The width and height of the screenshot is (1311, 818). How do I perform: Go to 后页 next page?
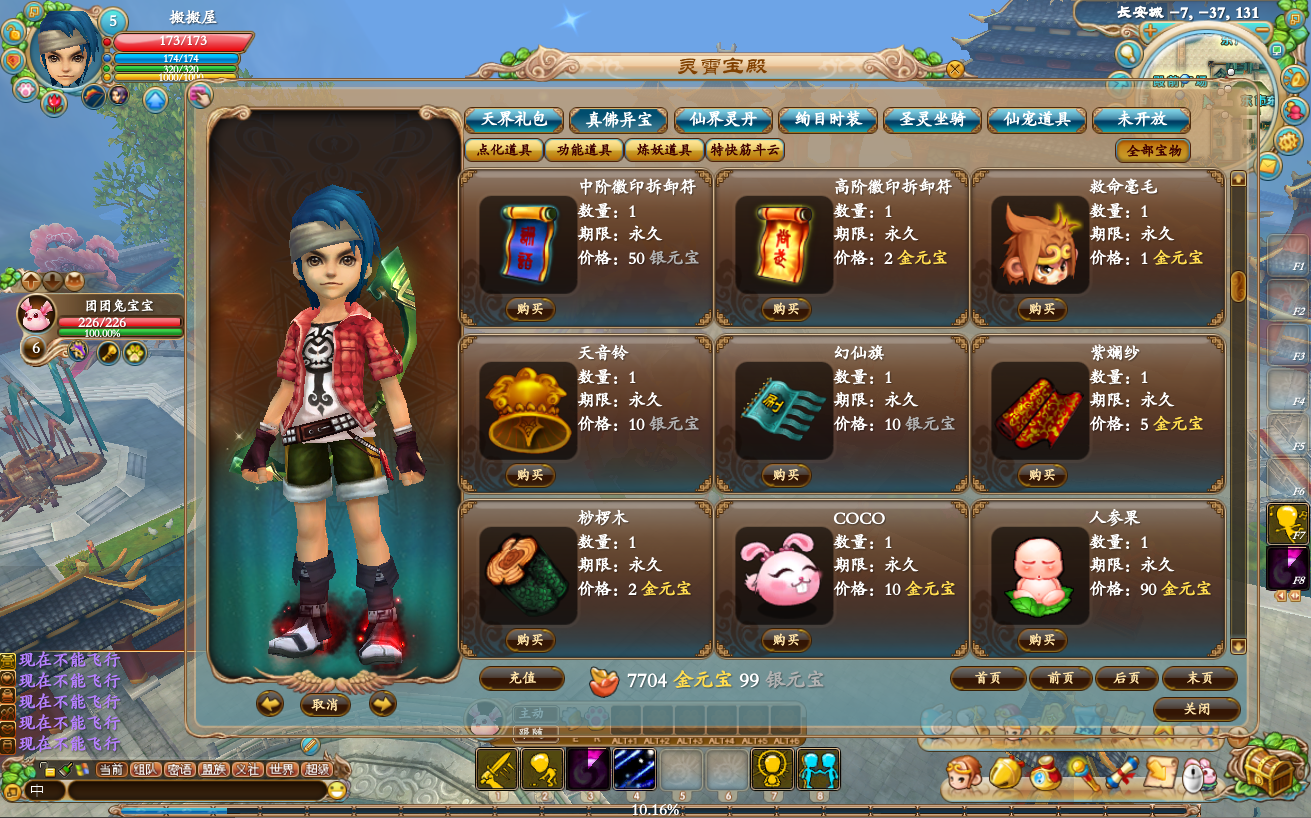1126,678
